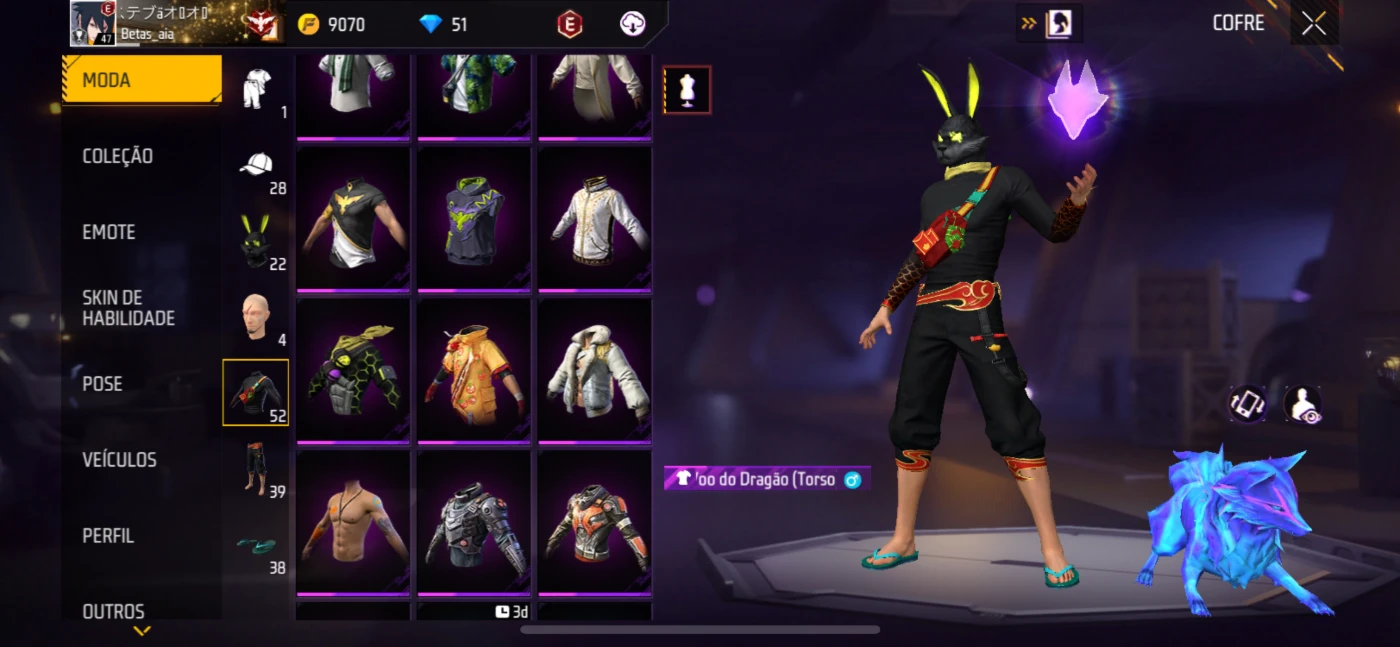Open the OUTROS section
Image resolution: width=1400 pixels, height=647 pixels.
tap(113, 610)
